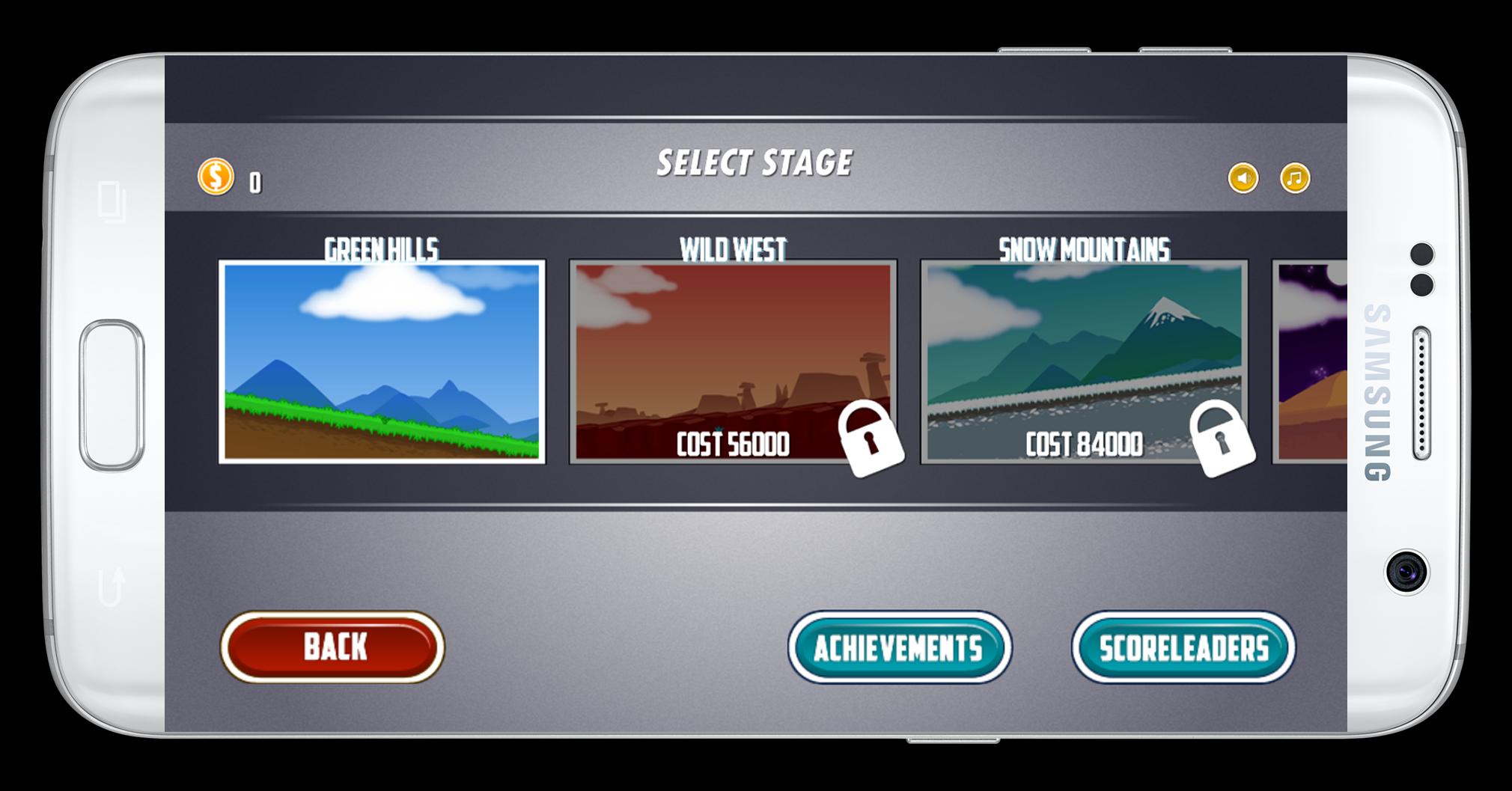Open the Achievements screen
The image size is (1512, 791).
(x=899, y=648)
